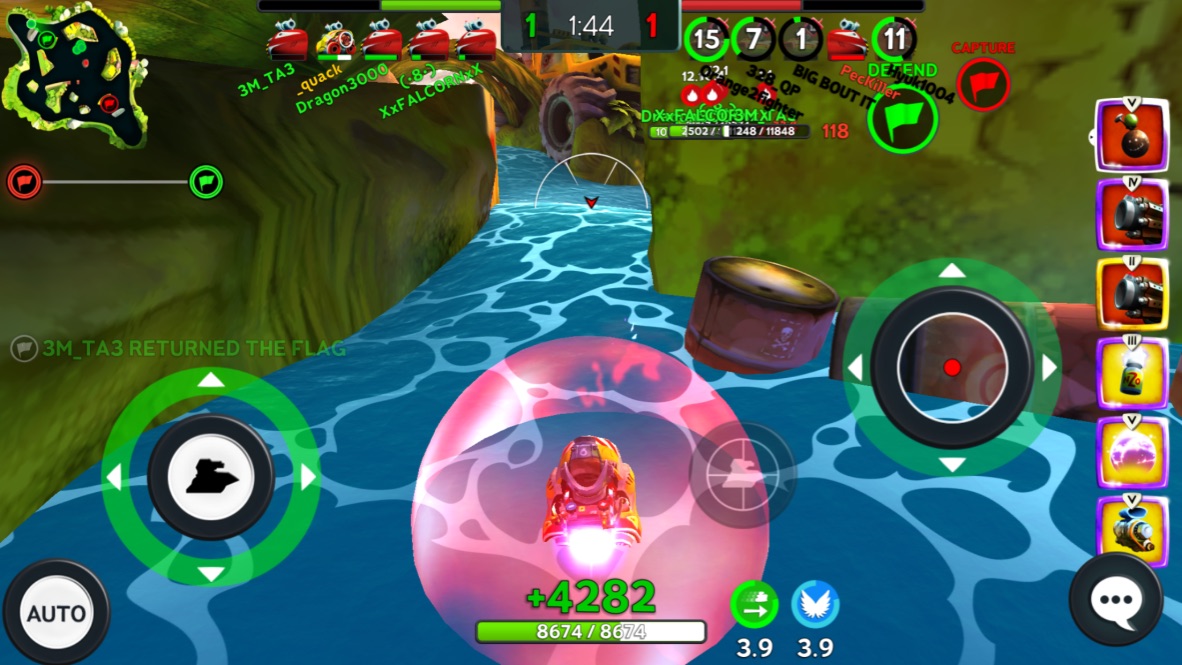Screen dimensions: 1182x665
Task: Tap the target-lock crosshair button
Action: tap(742, 475)
